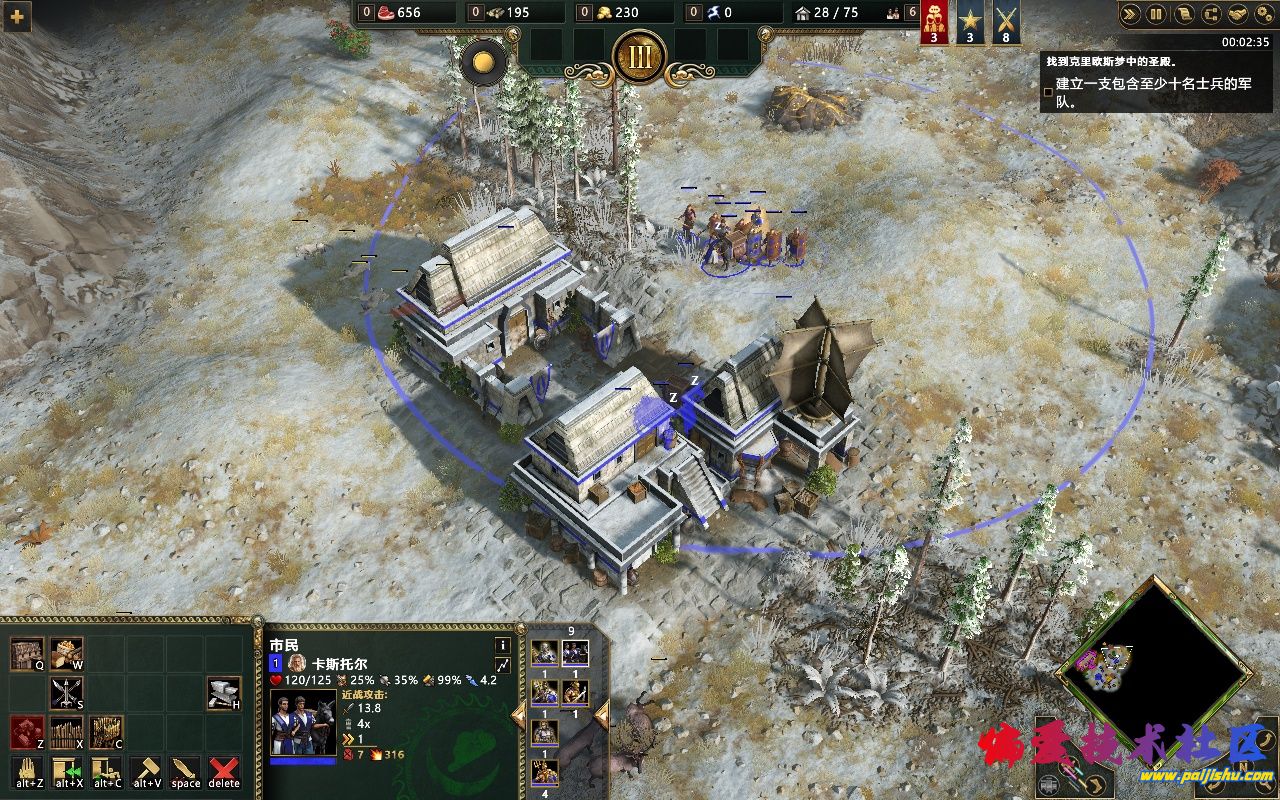Use the hammer repair command
This screenshot has height=800, width=1280.
[x=146, y=771]
